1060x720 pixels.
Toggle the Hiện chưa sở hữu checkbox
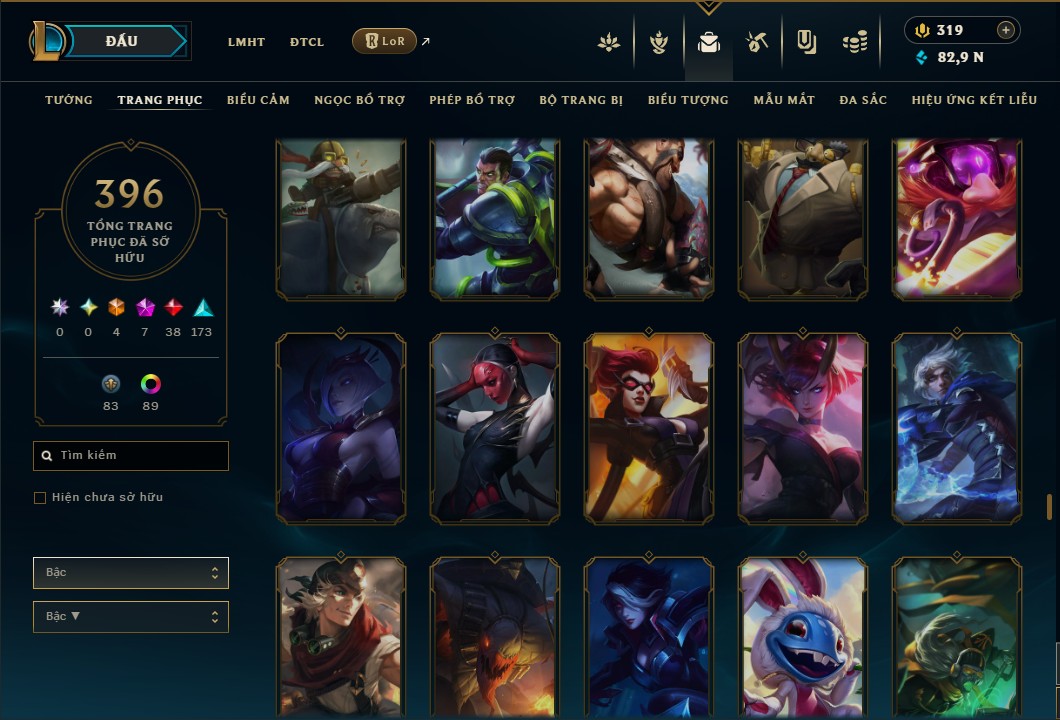click(40, 498)
